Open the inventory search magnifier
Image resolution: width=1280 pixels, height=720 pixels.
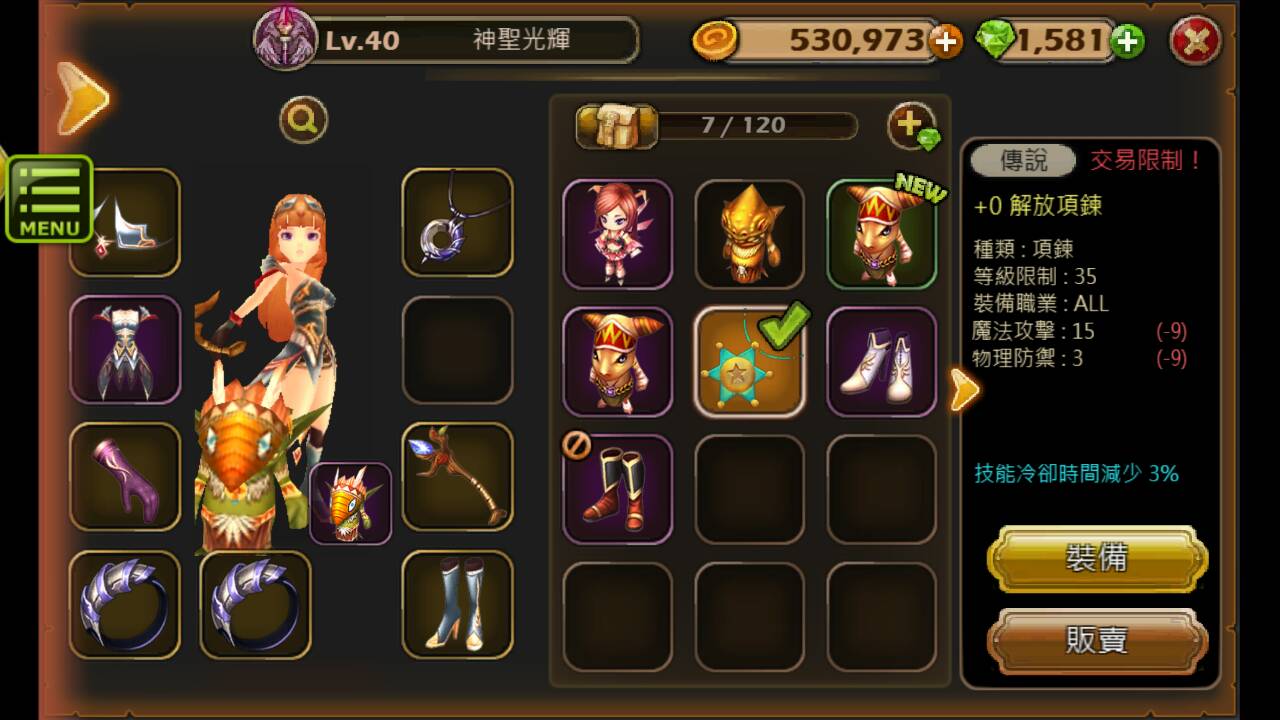pyautogui.click(x=303, y=118)
